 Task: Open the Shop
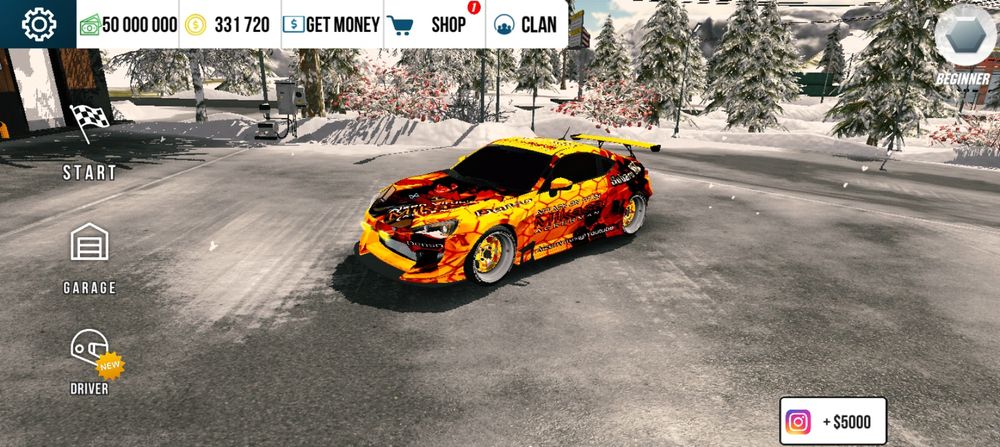(x=435, y=24)
